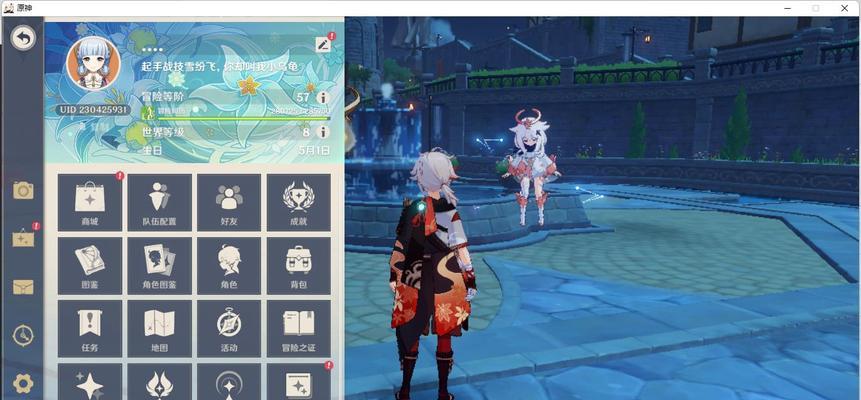Open the 地图 map
861x400 pixels.
click(x=159, y=329)
